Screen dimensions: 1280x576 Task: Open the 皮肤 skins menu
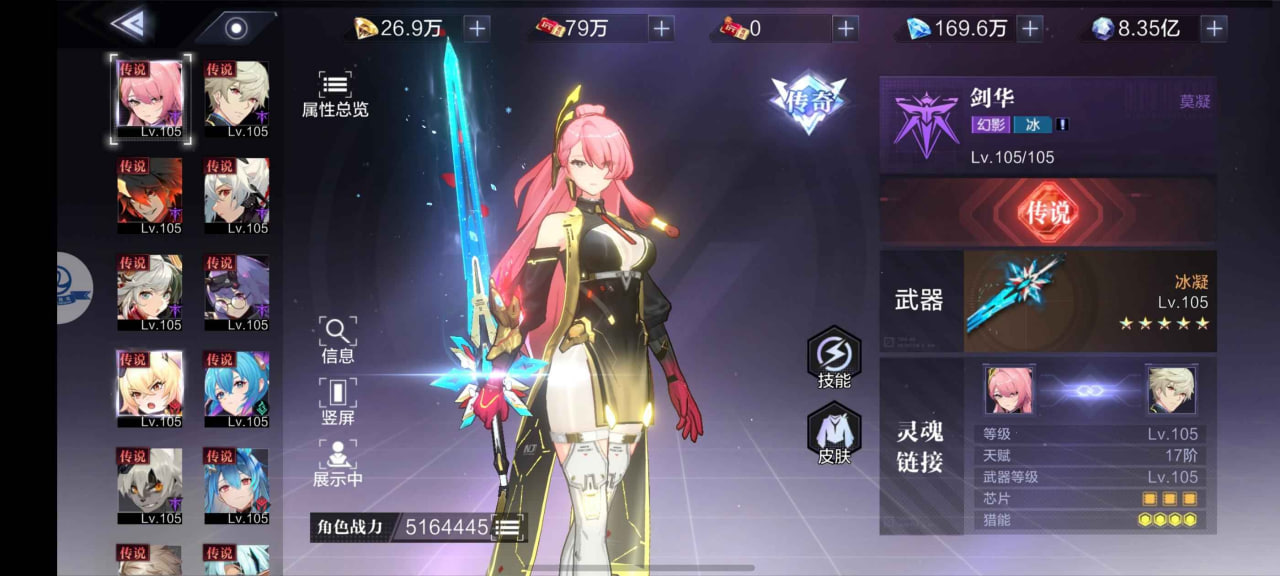tap(834, 435)
